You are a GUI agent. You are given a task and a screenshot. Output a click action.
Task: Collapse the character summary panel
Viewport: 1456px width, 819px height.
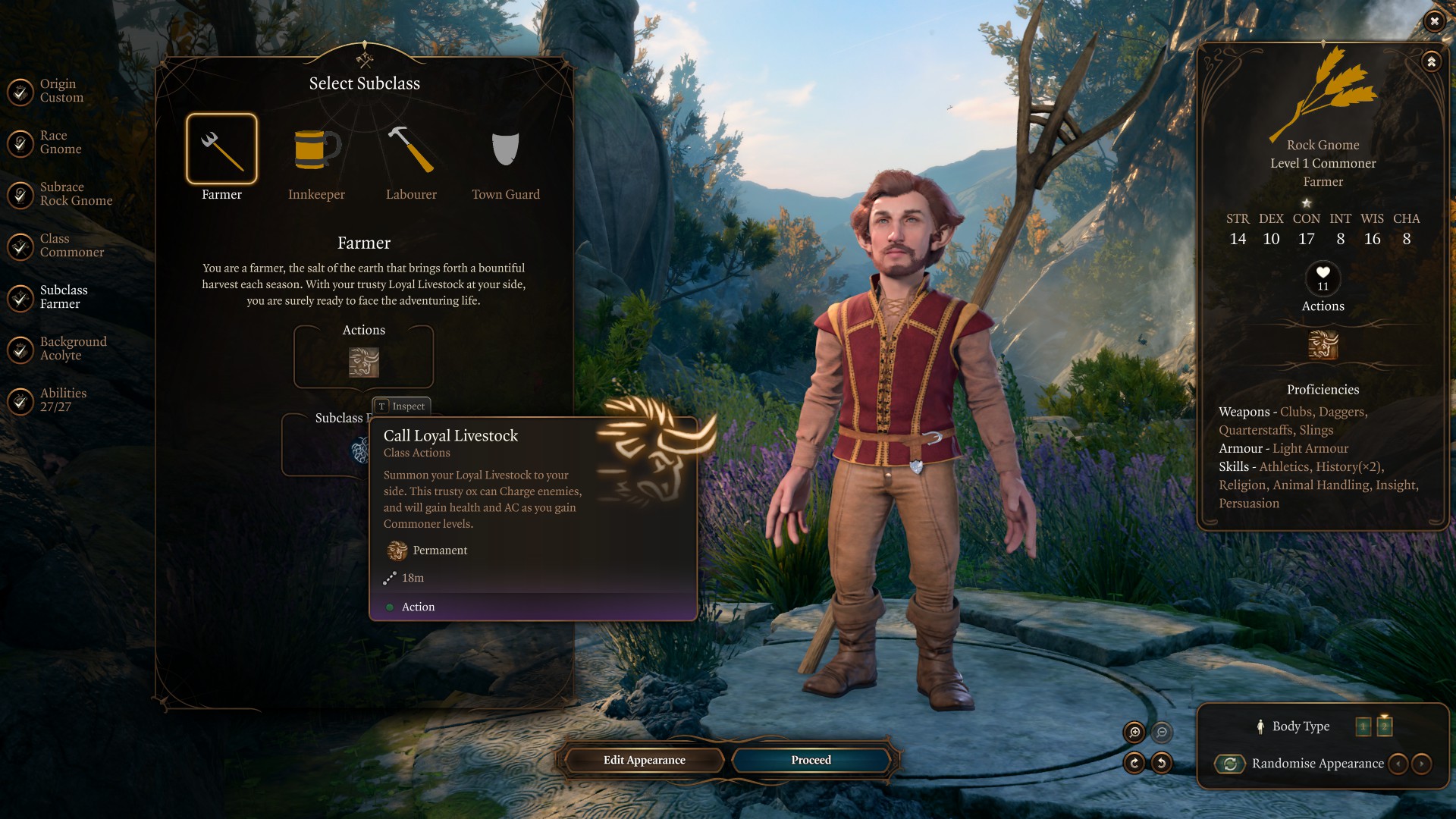[1431, 62]
